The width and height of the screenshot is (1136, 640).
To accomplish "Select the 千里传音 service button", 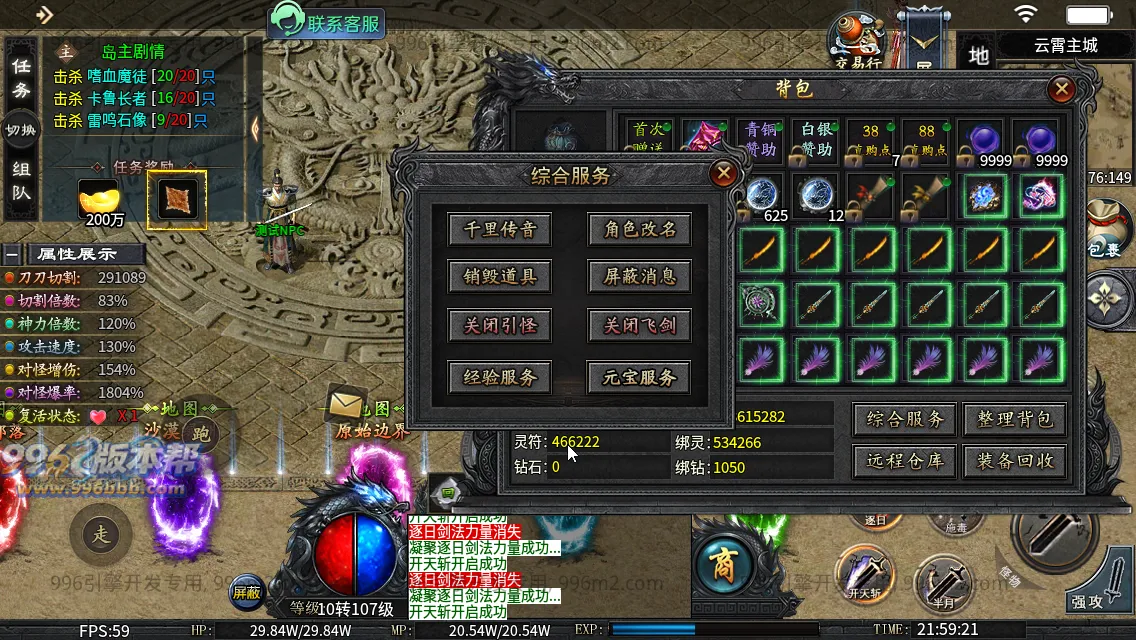I will tap(500, 229).
